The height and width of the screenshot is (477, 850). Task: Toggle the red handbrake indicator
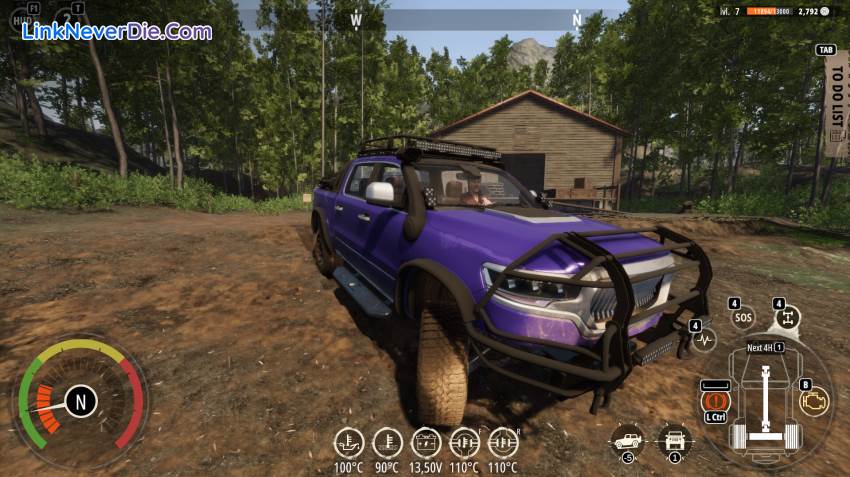pos(715,399)
